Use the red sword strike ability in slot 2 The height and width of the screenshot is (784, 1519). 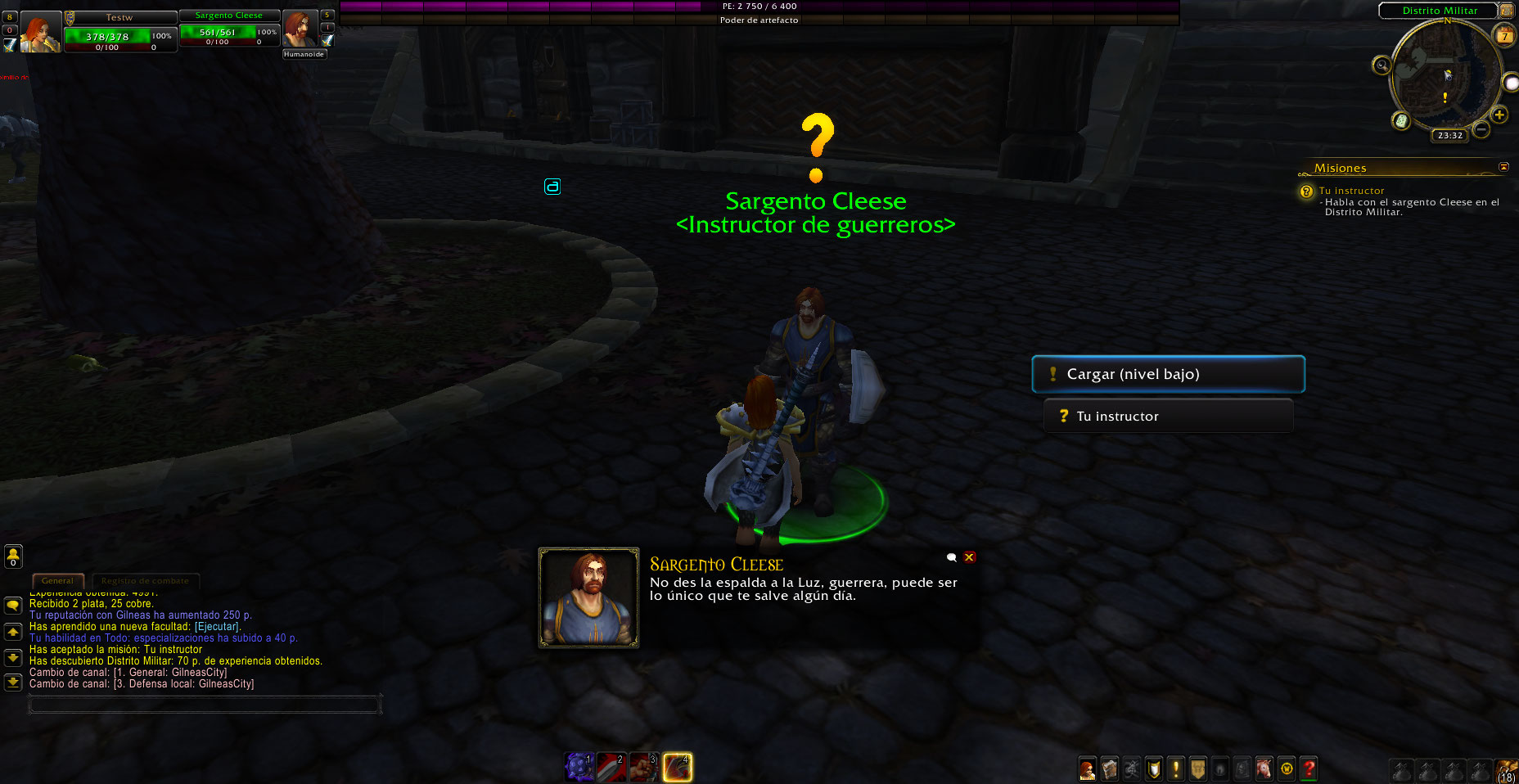611,767
